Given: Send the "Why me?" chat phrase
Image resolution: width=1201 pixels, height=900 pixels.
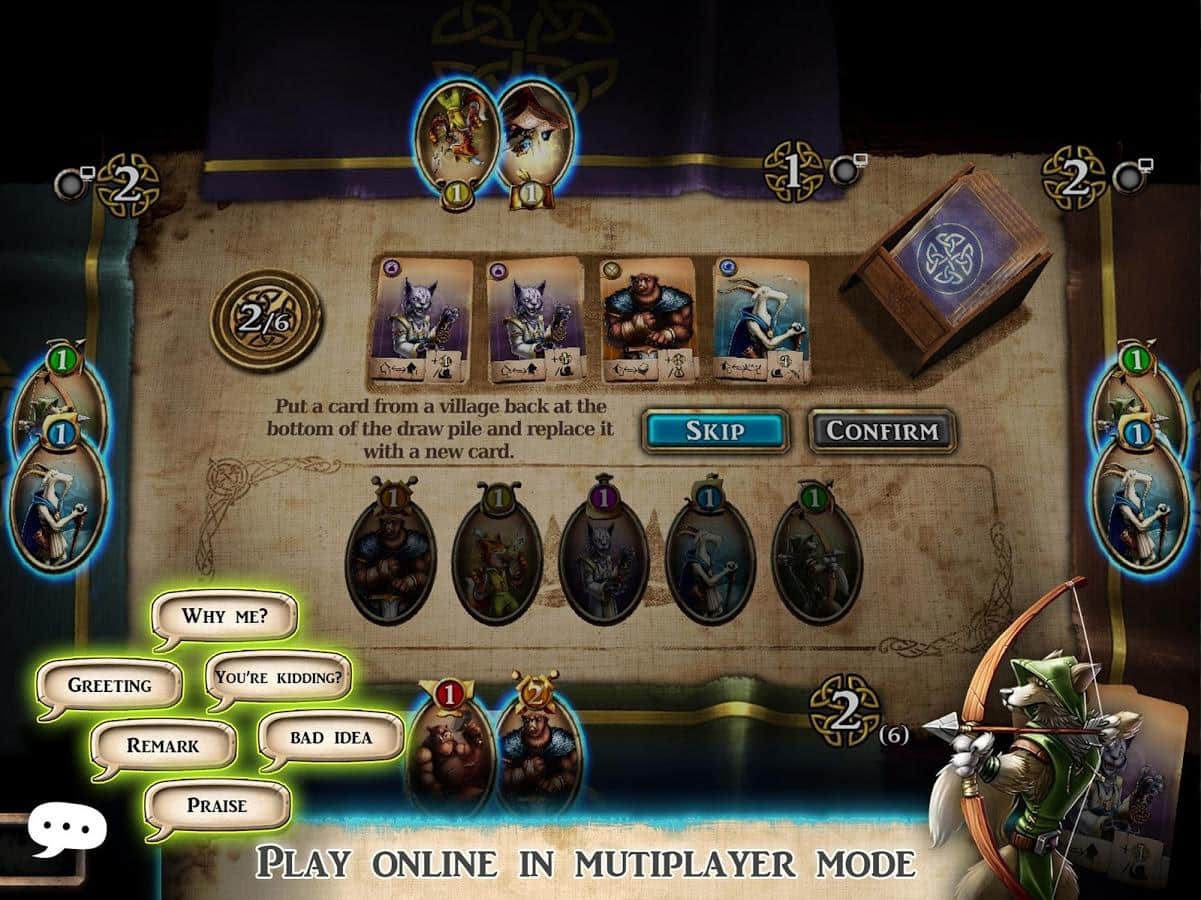Looking at the screenshot, I should [224, 615].
